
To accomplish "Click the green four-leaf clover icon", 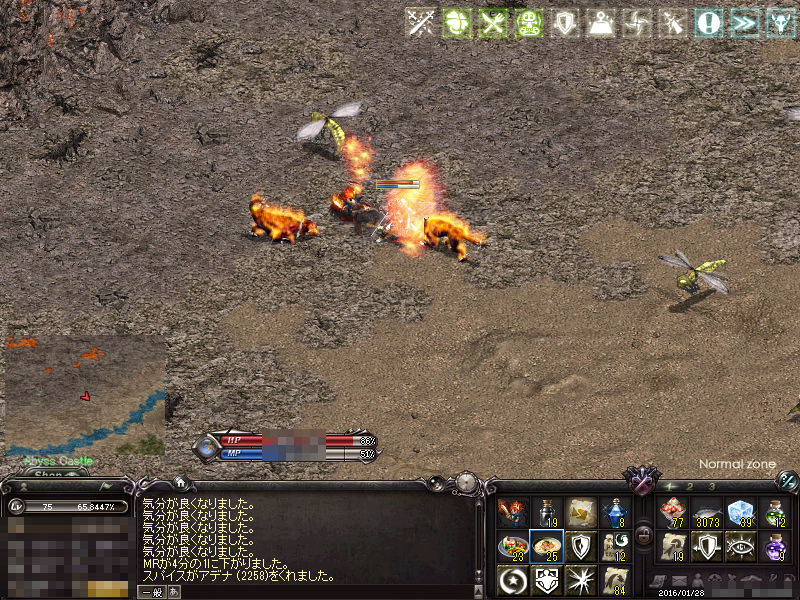I will 454,22.
